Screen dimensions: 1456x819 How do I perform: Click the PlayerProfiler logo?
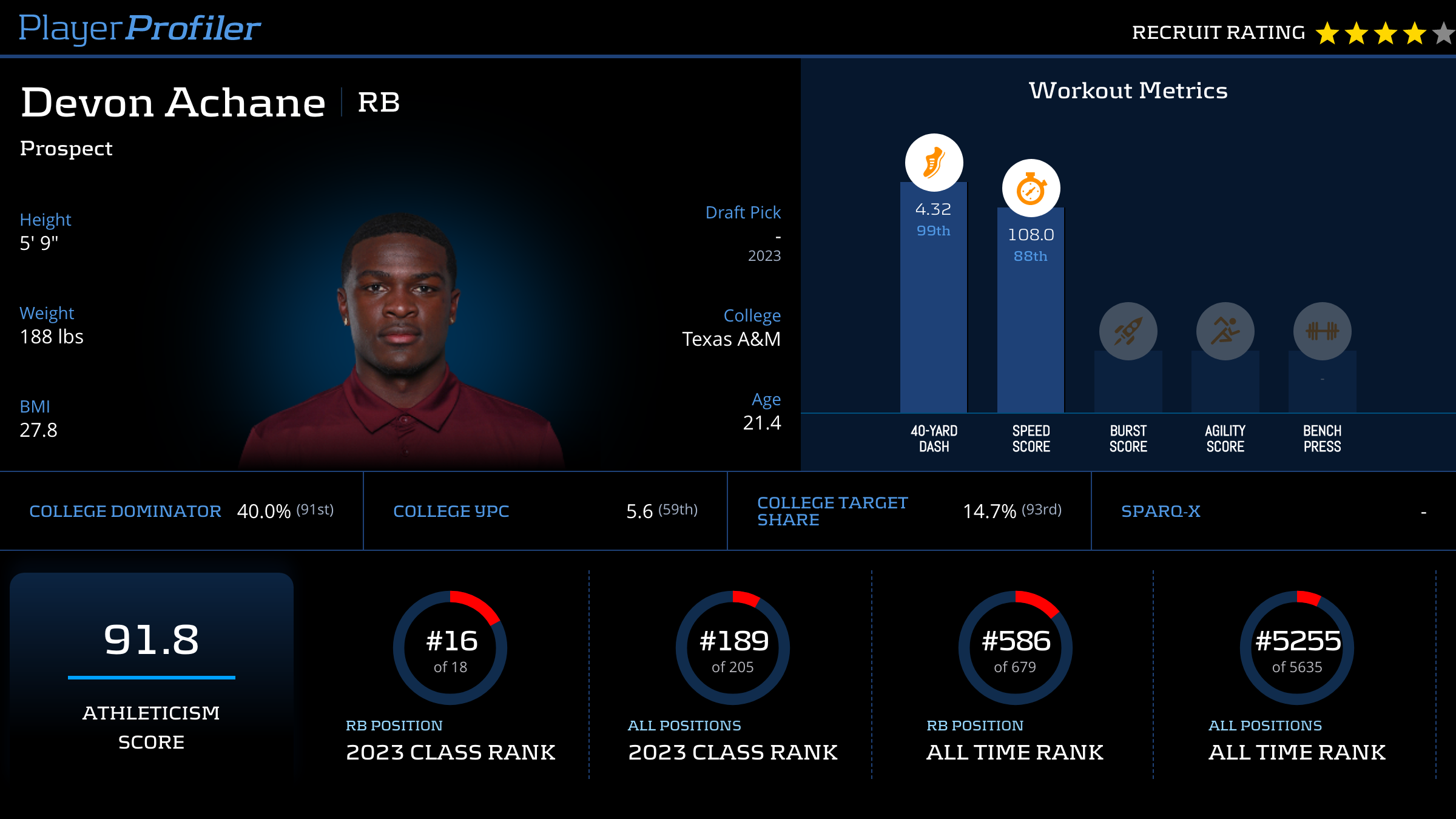tap(140, 29)
